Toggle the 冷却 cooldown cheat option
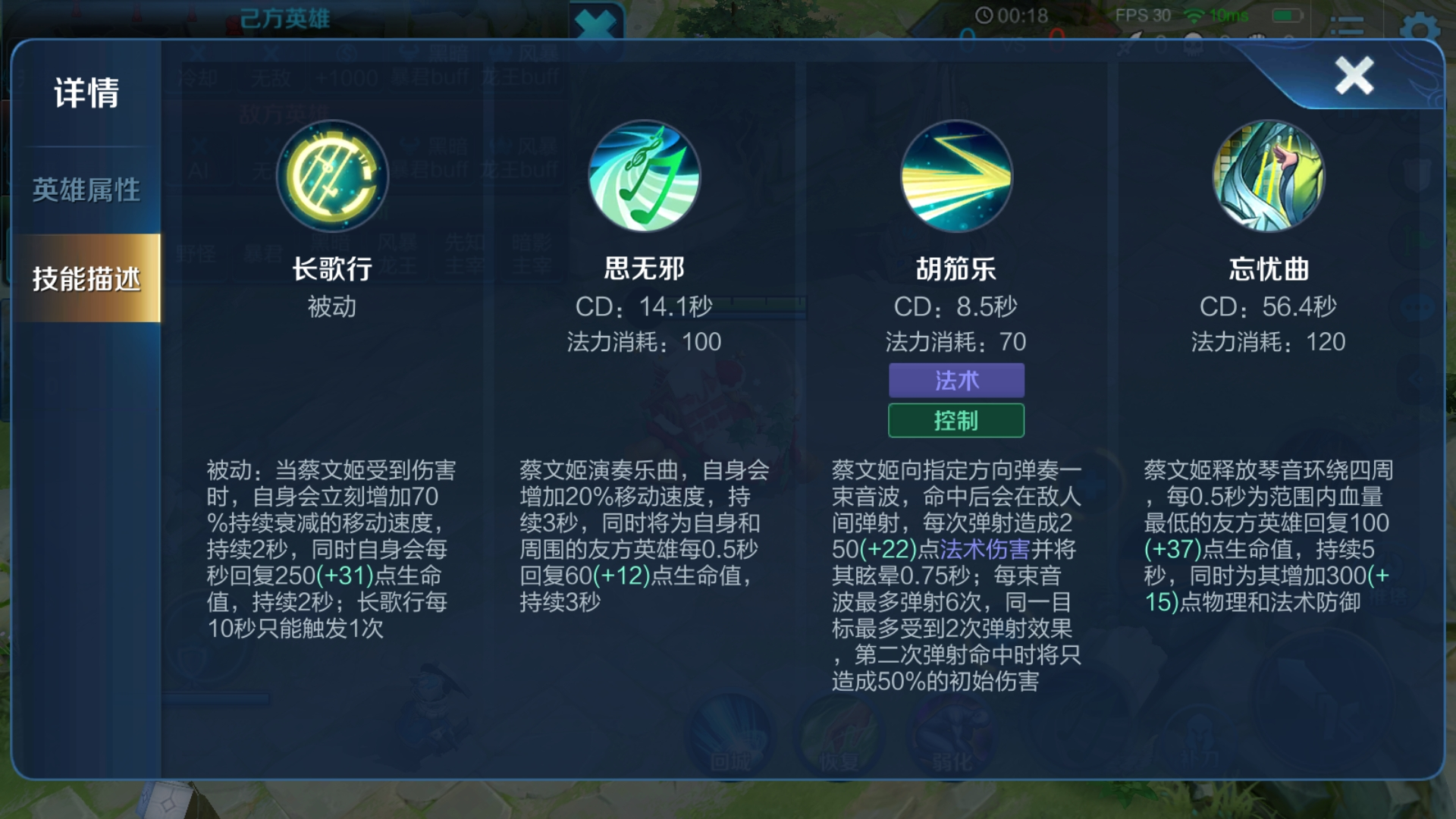 click(201, 76)
